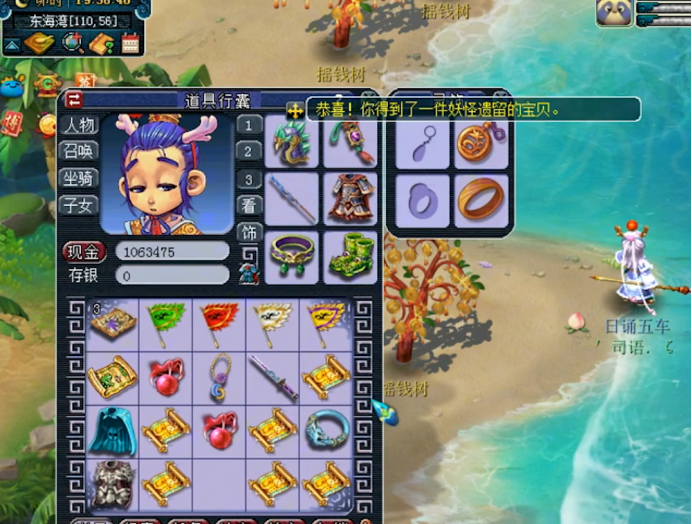
Task: Switch to equipment set 1
Action: pos(249,126)
